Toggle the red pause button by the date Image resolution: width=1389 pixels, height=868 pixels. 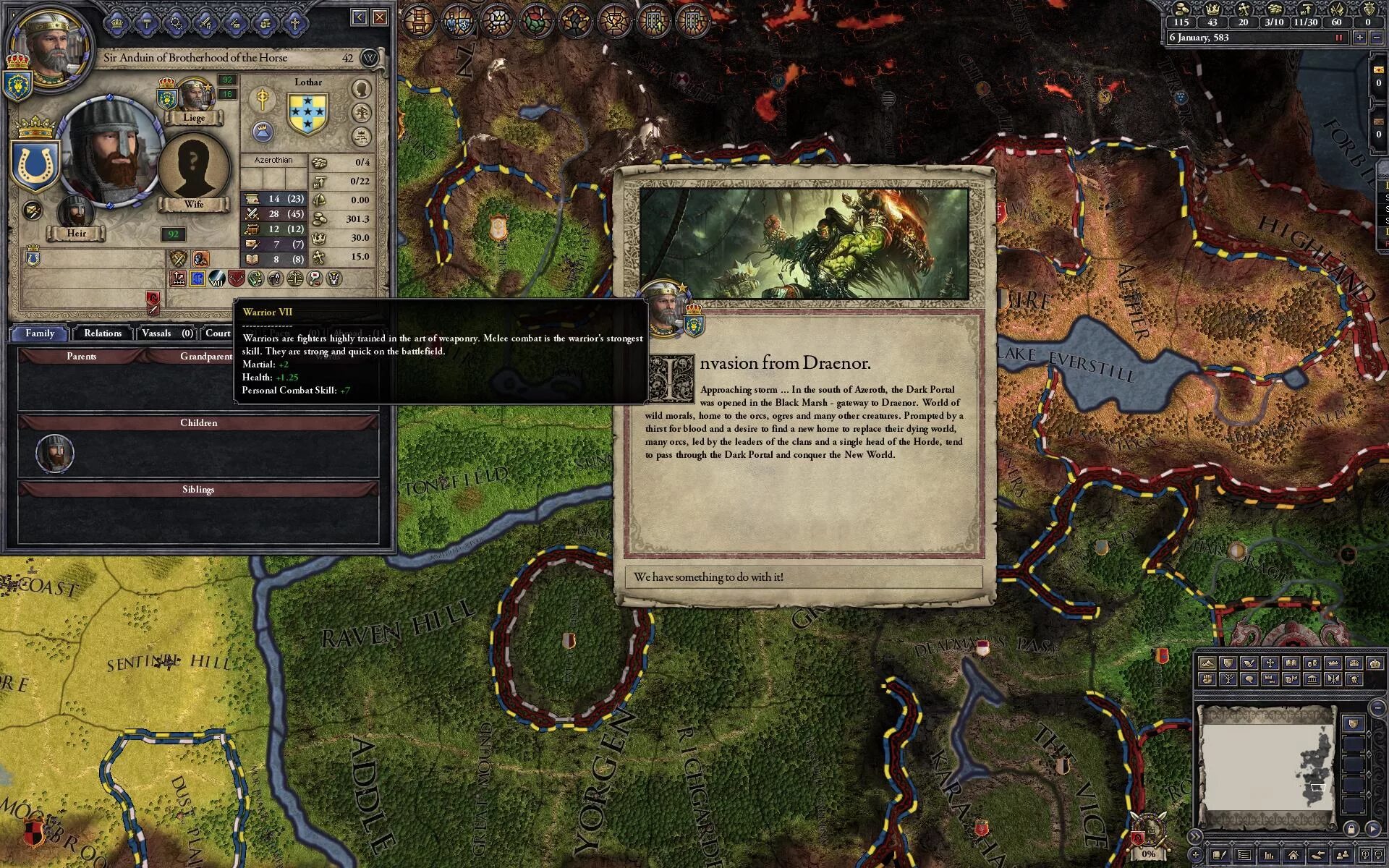point(1338,38)
